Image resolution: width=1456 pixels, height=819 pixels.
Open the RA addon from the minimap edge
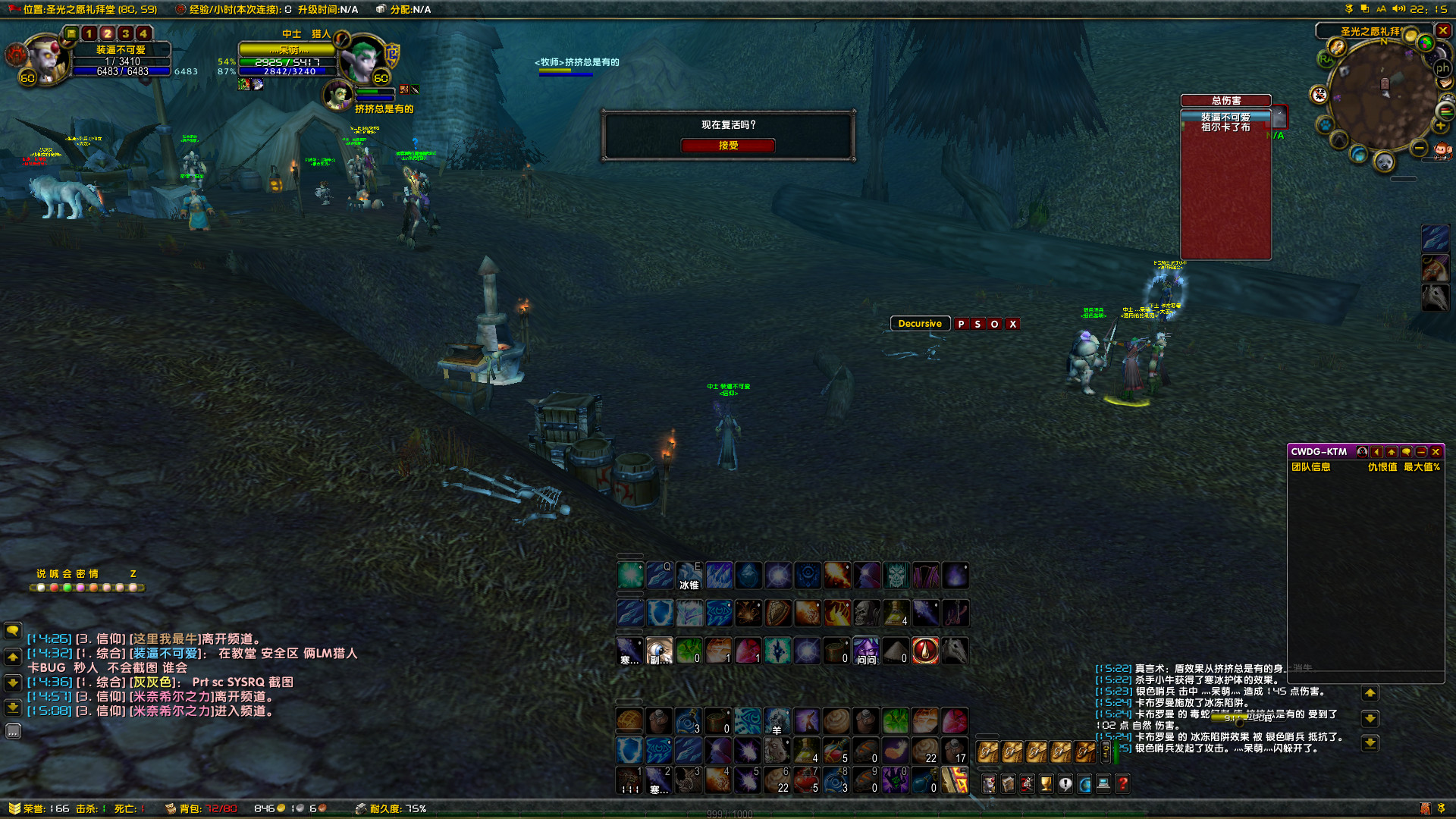(x=1327, y=58)
